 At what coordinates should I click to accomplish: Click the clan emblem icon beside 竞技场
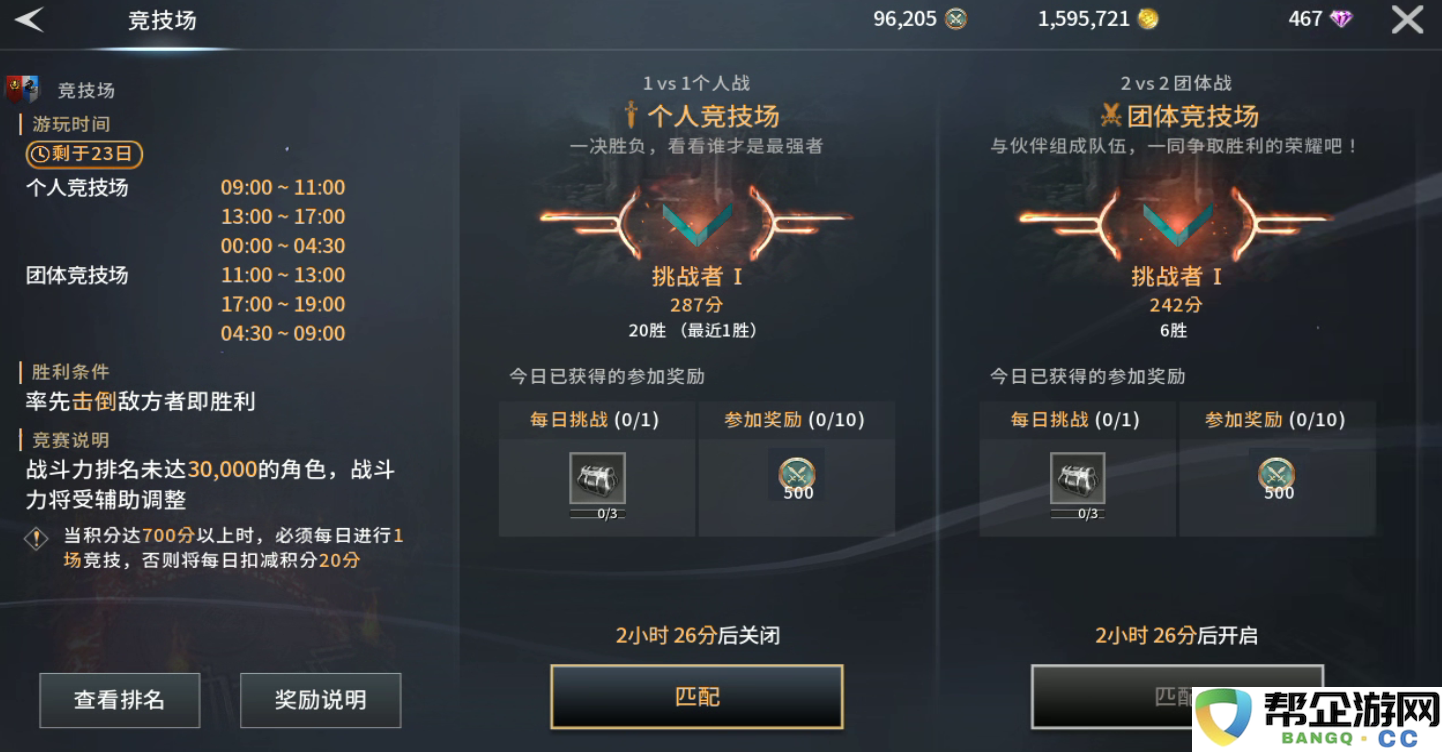(x=24, y=89)
